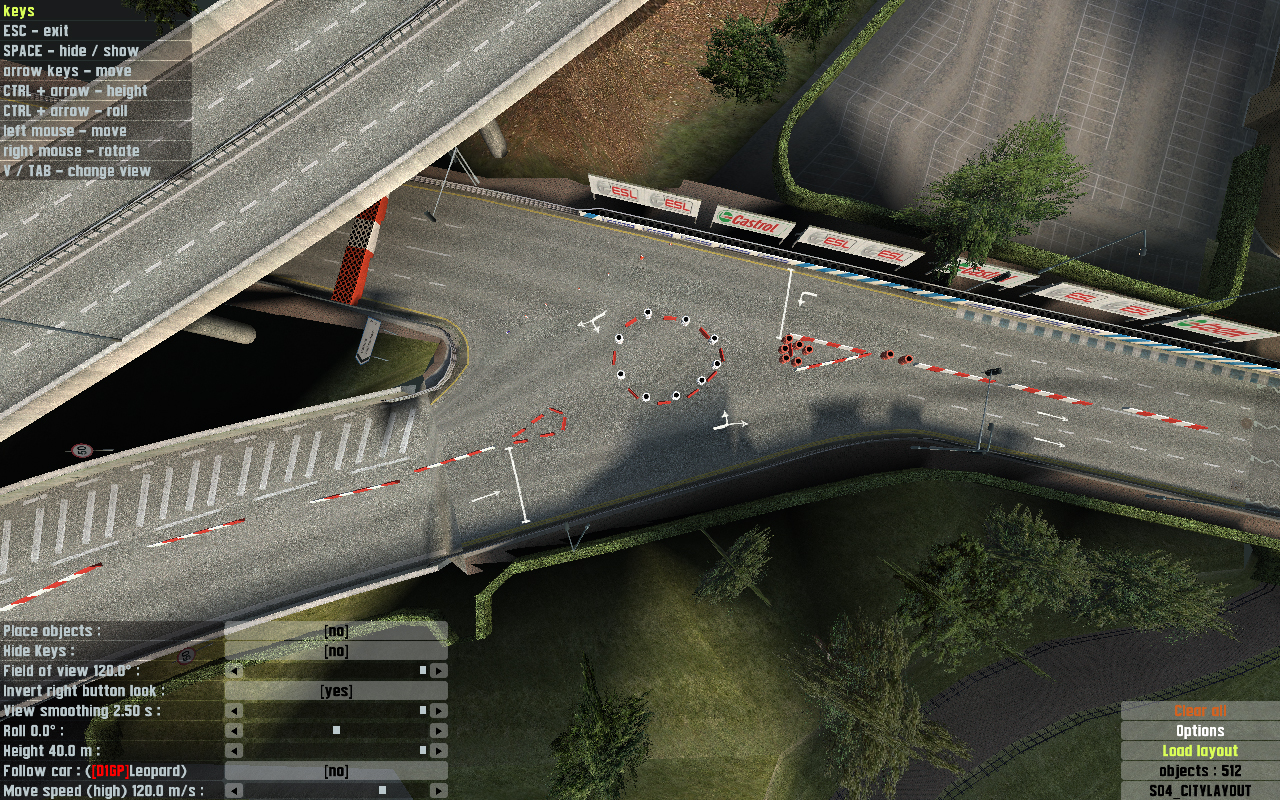The width and height of the screenshot is (1280, 800).
Task: Clear all layout objects
Action: pos(1200,711)
